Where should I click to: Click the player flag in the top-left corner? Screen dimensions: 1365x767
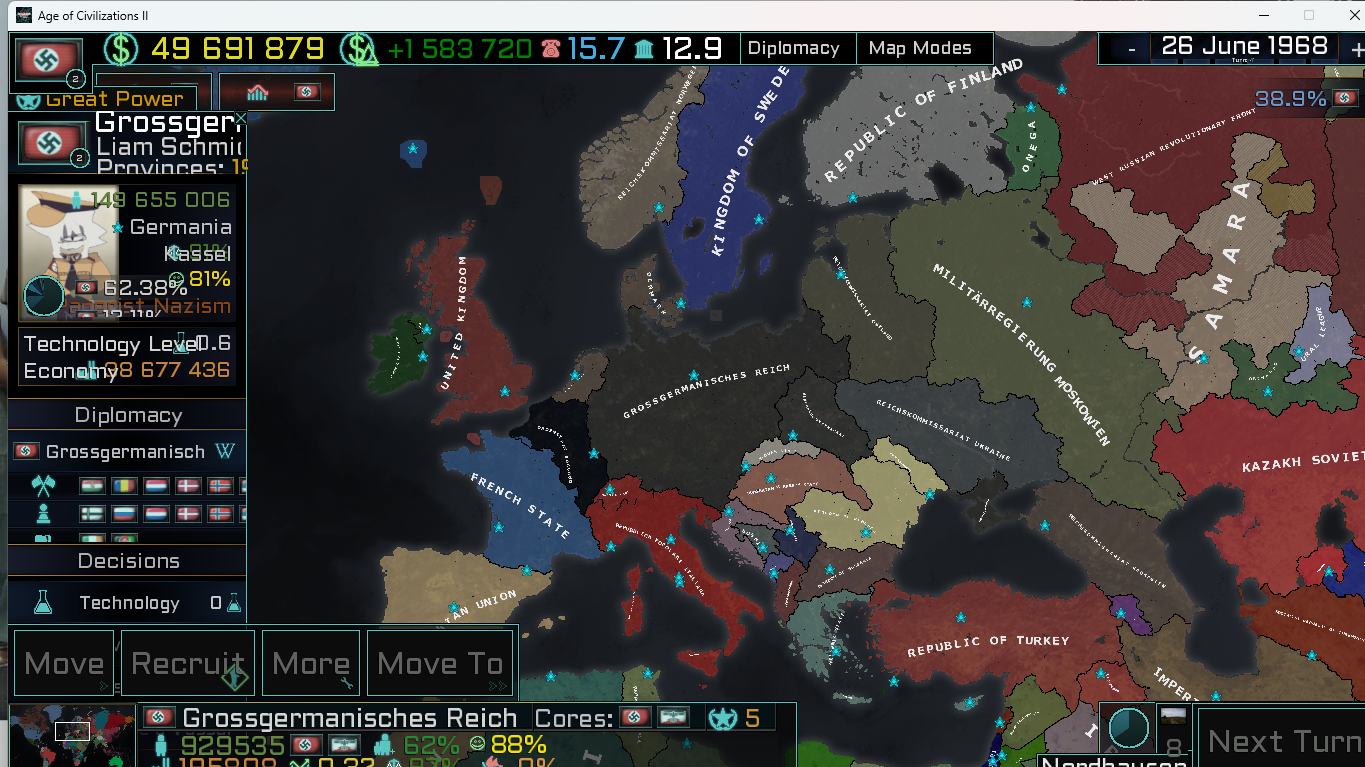point(48,60)
